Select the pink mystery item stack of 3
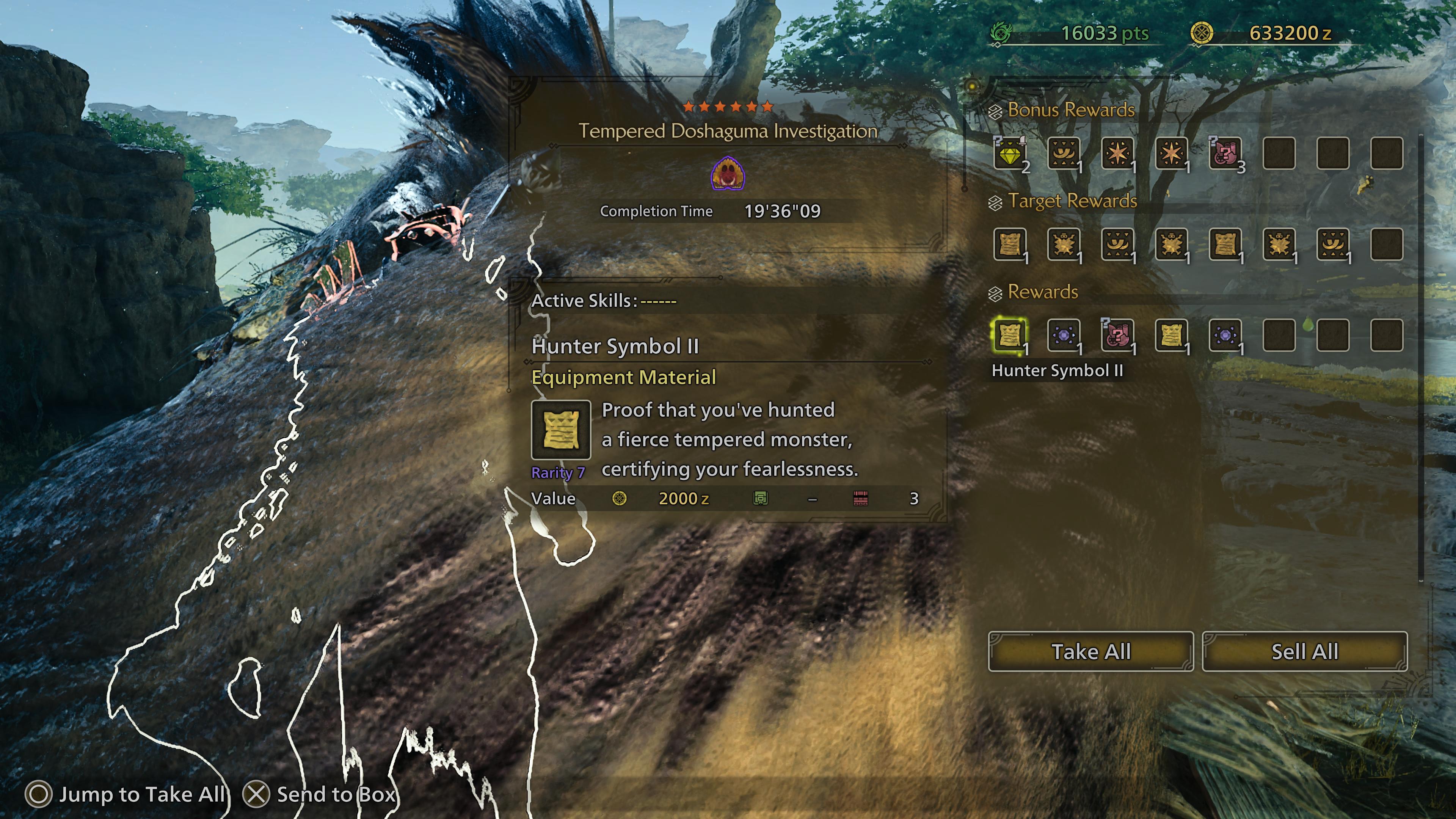The image size is (1456, 819). 1225,153
